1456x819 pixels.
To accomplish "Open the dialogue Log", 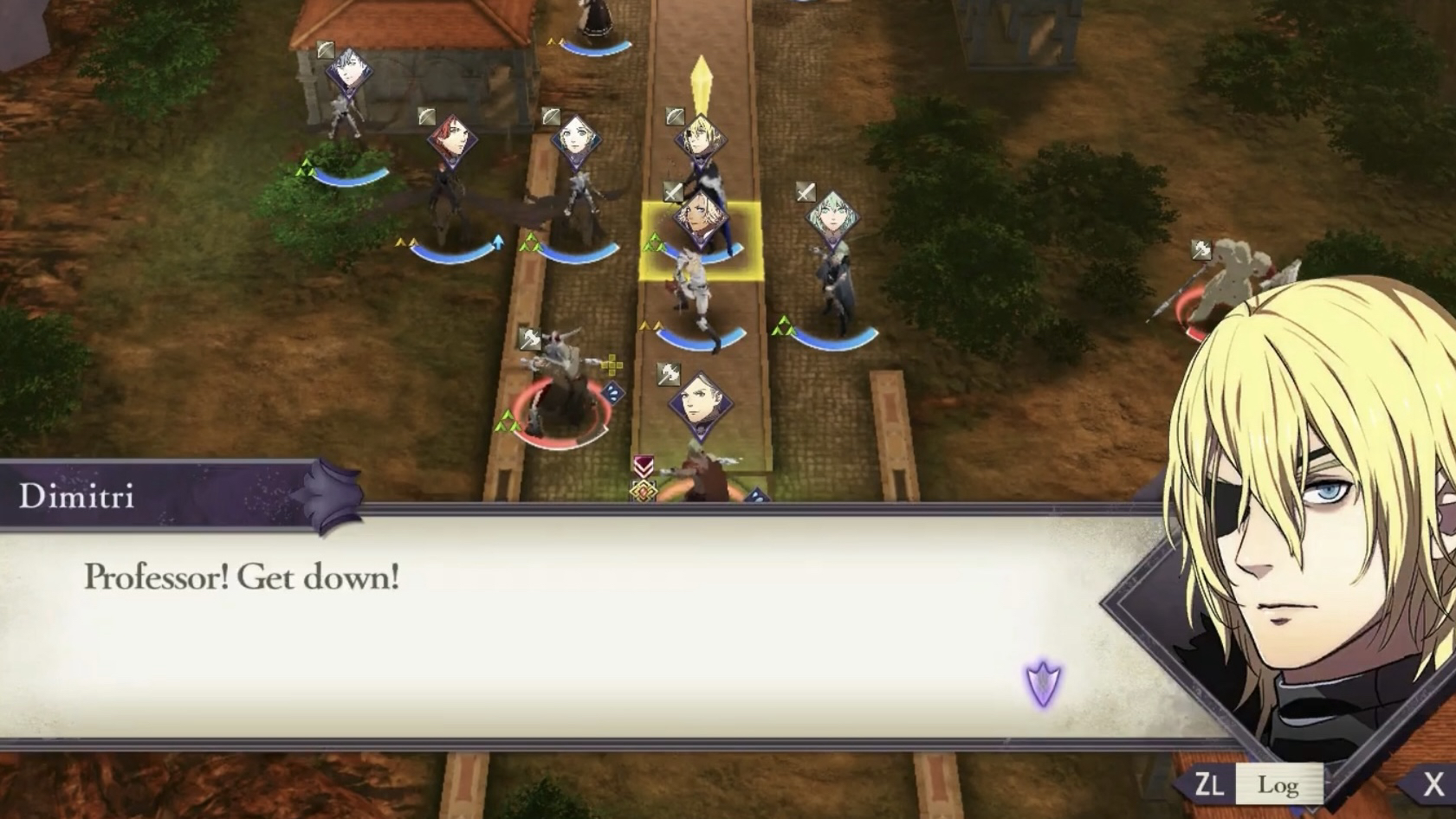I will coord(1278,784).
